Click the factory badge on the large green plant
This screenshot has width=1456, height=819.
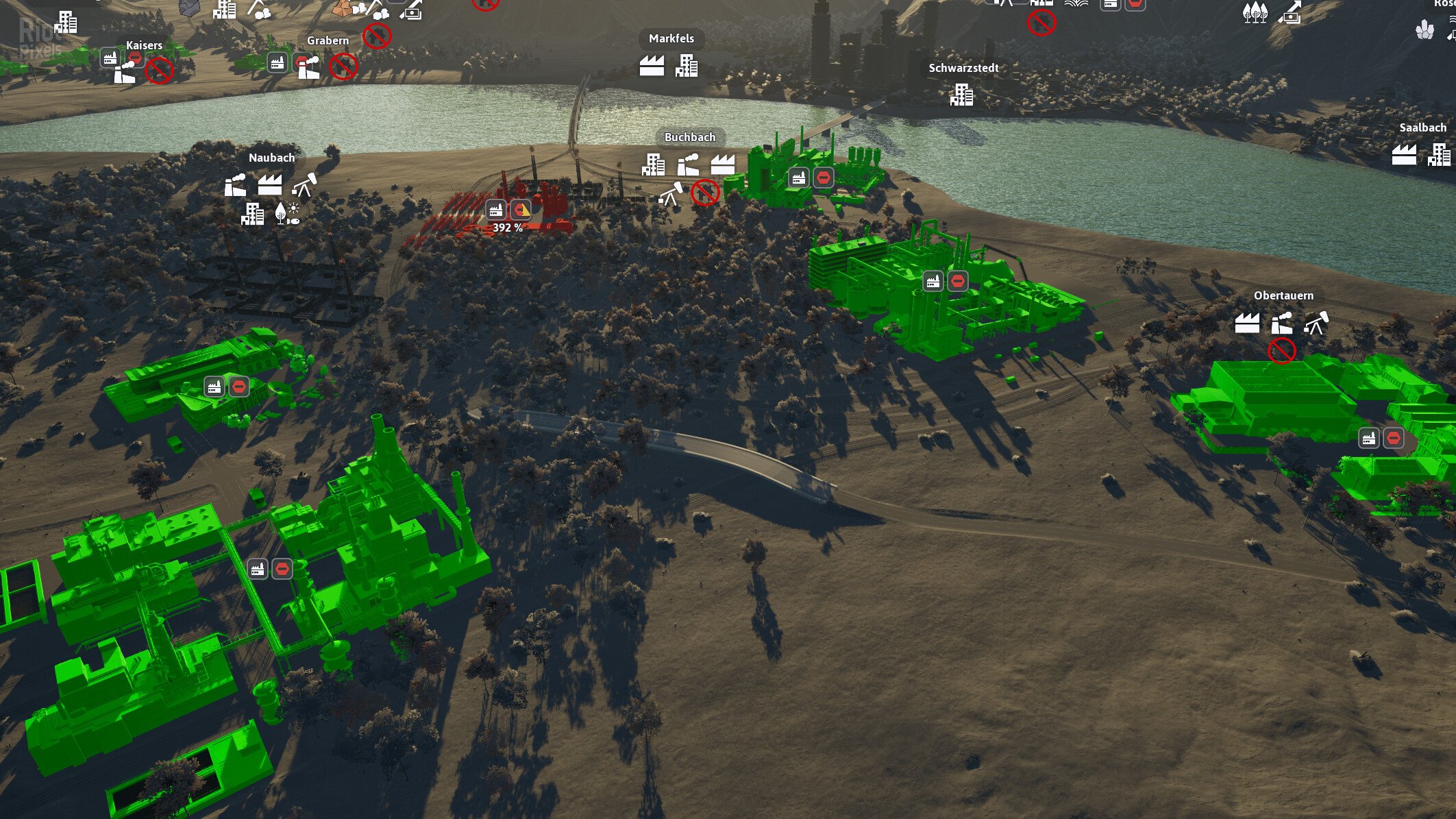pos(931,280)
